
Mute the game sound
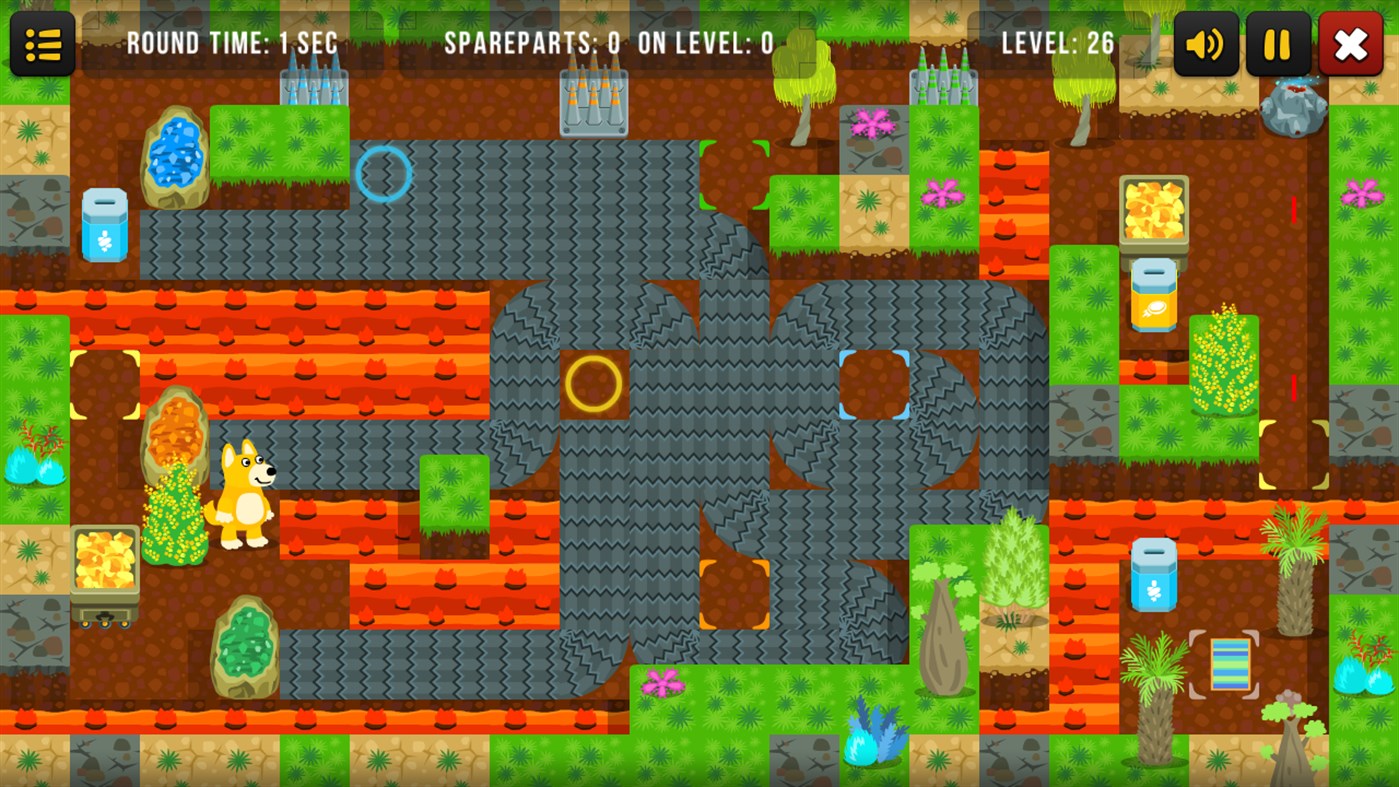[x=1205, y=43]
